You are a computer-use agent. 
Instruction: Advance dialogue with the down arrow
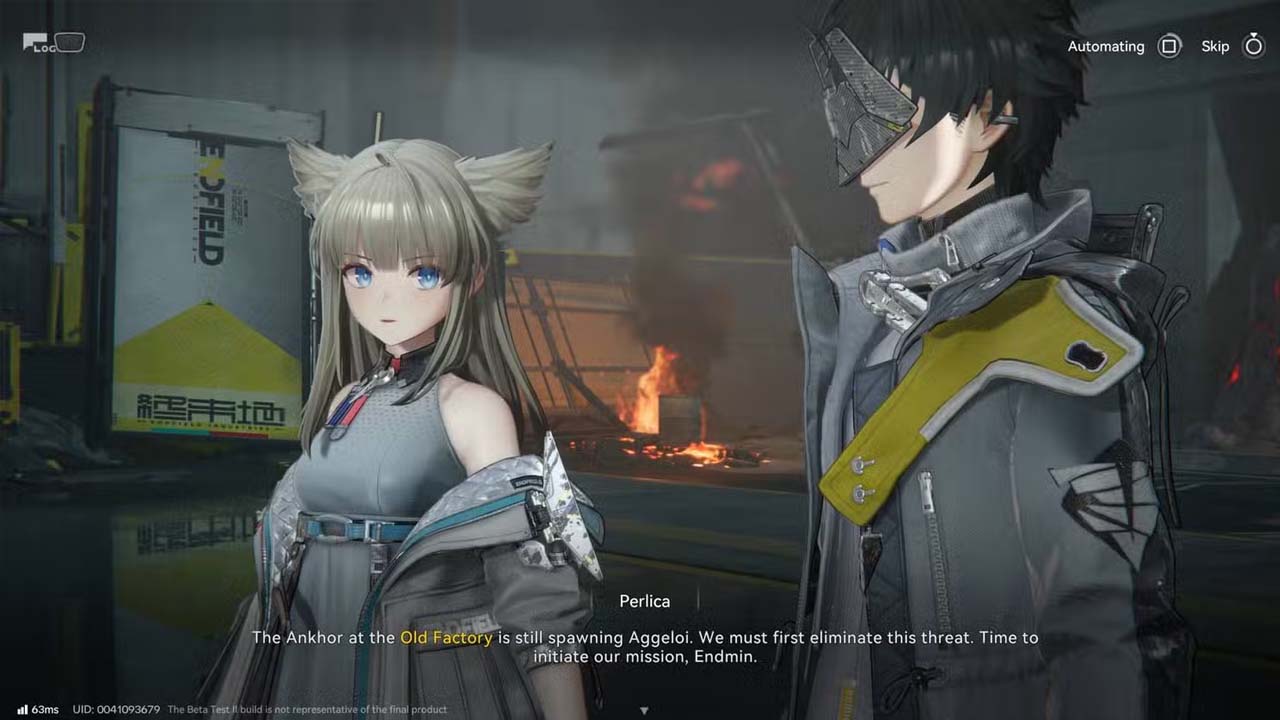[x=644, y=710]
